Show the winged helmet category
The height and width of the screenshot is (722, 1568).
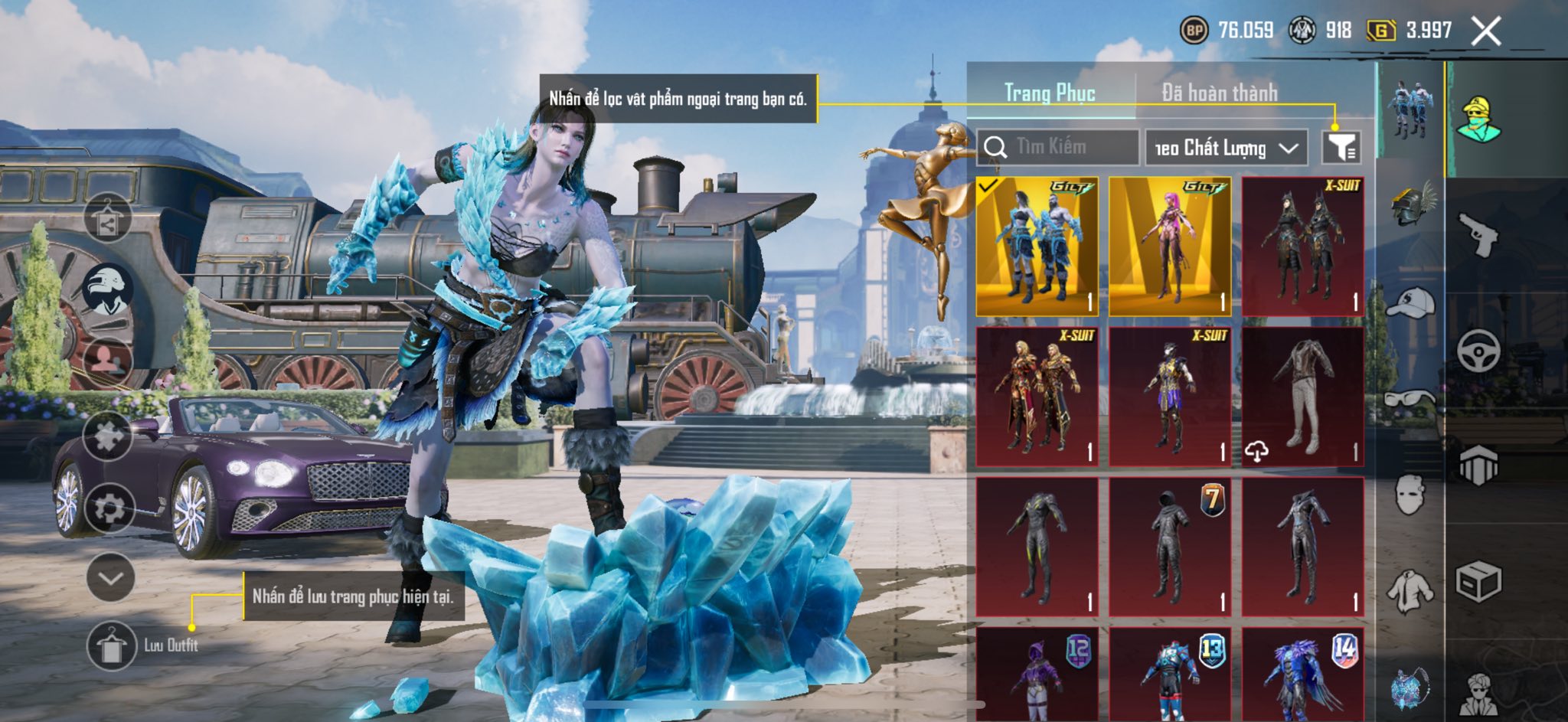[1410, 204]
